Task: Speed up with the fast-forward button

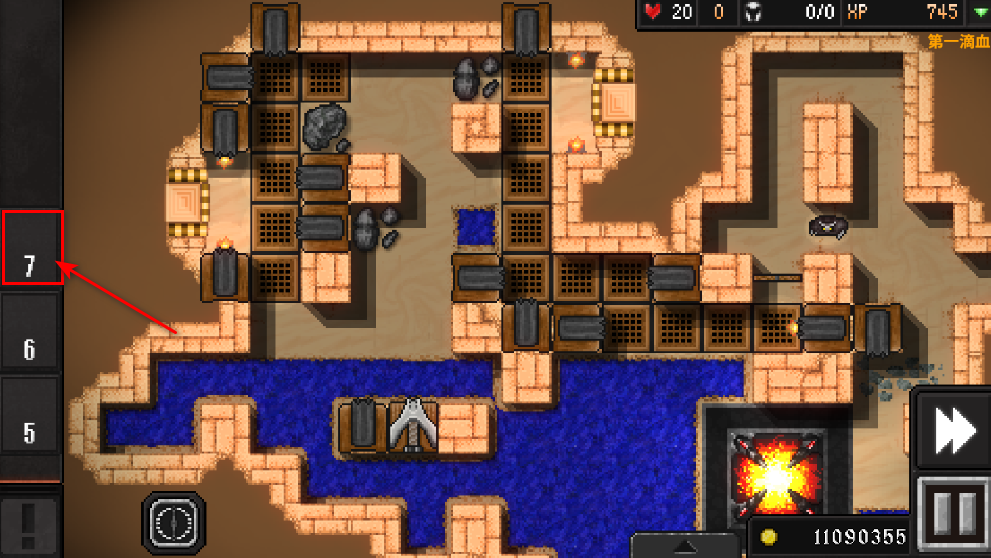Action: (x=951, y=431)
